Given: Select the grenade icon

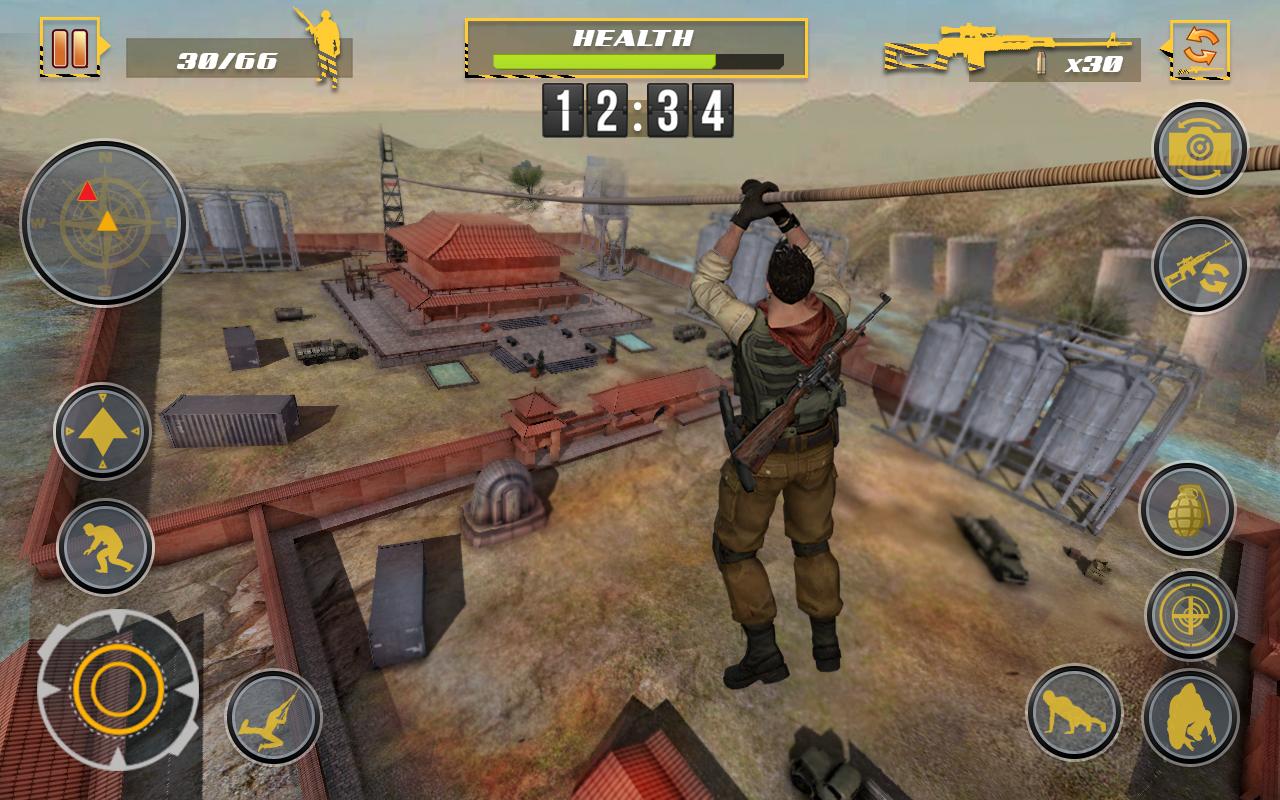Looking at the screenshot, I should (x=1192, y=510).
